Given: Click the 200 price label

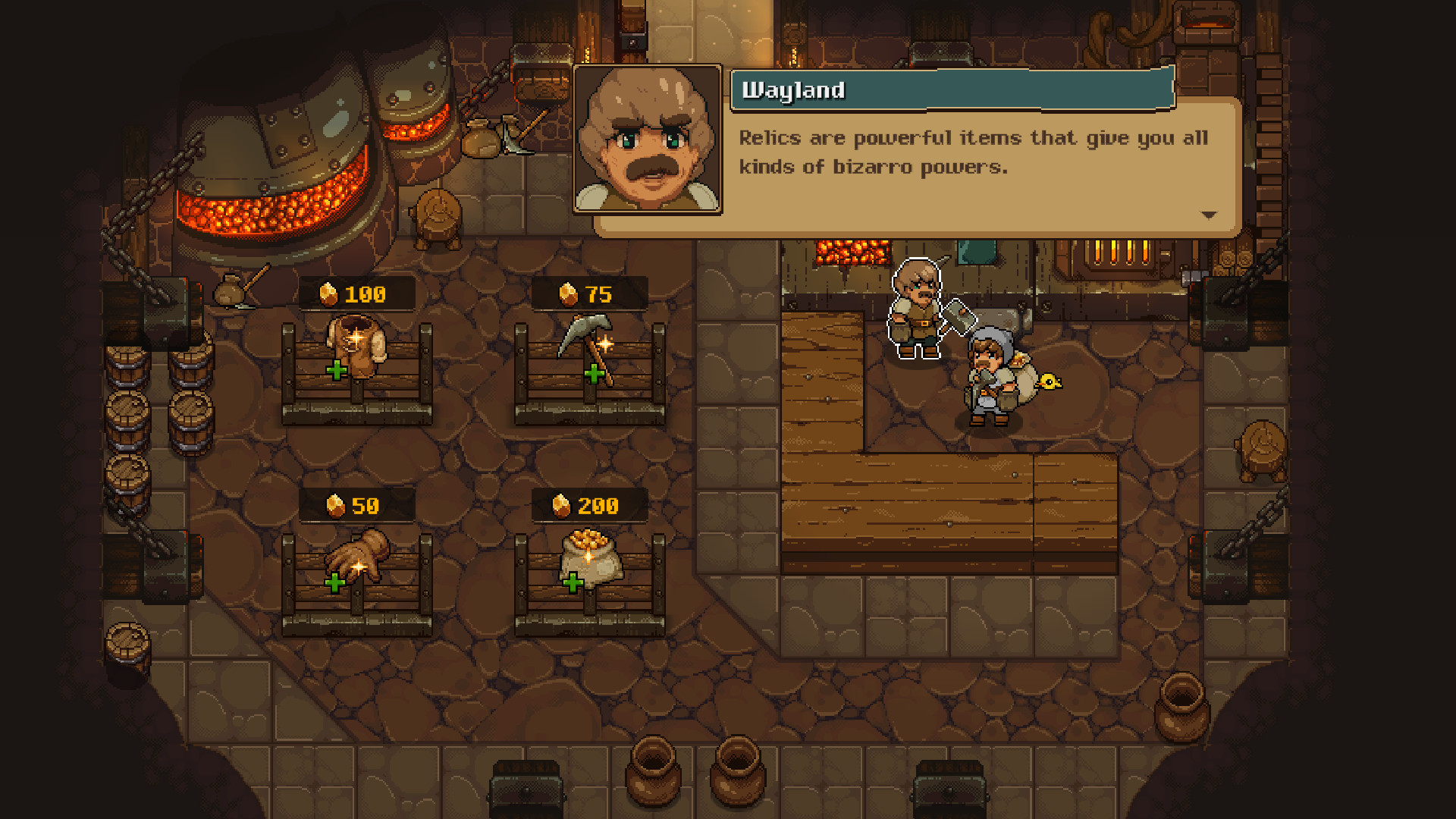Looking at the screenshot, I should [x=588, y=504].
